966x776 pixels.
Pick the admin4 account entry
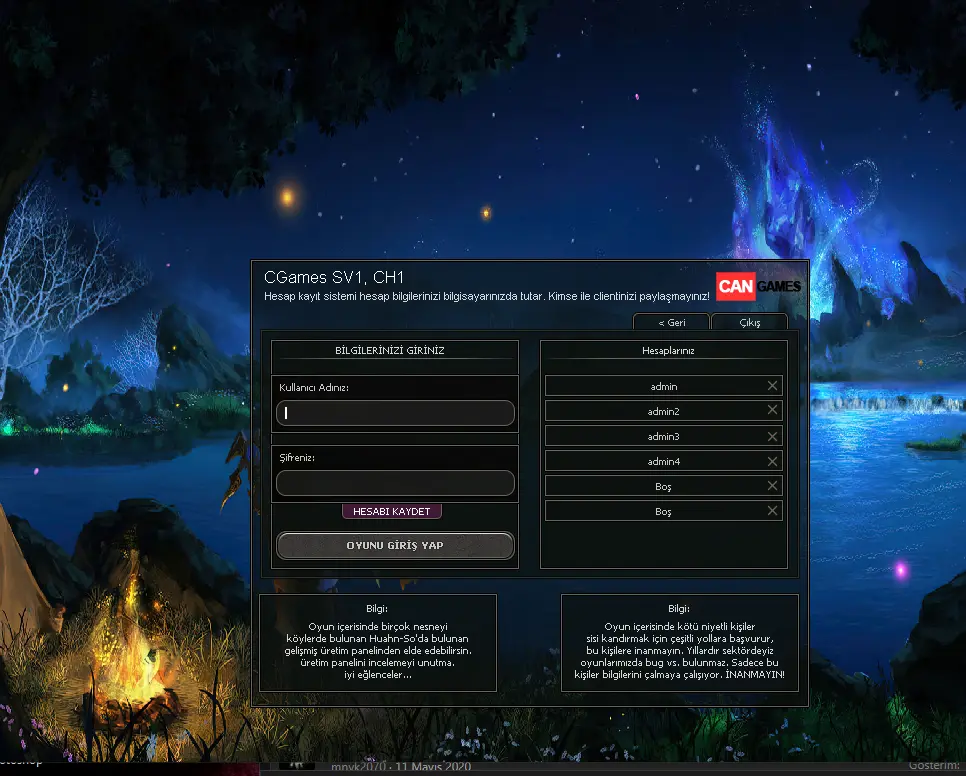tap(663, 461)
